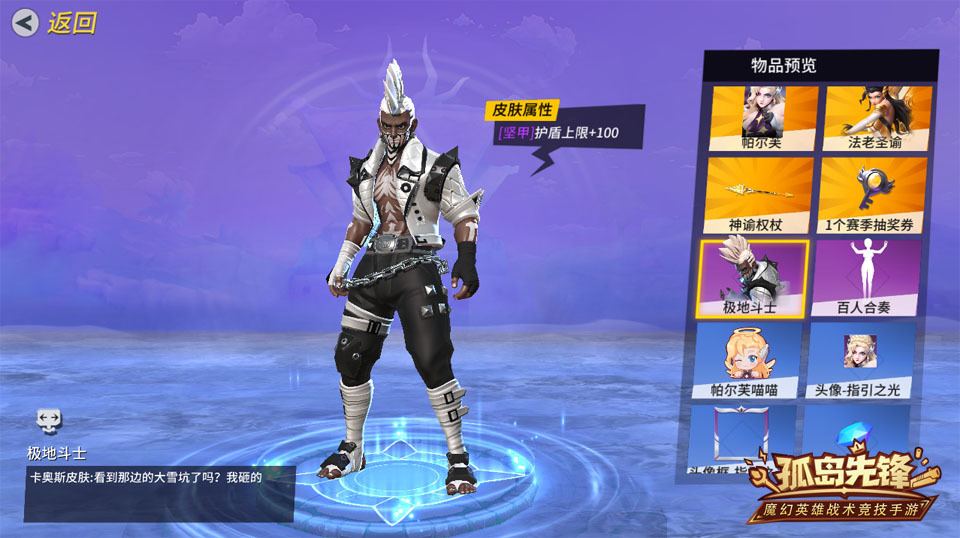The image size is (960, 538).
Task: Click the 皮肤属性 skin attribute label
Action: [x=521, y=110]
